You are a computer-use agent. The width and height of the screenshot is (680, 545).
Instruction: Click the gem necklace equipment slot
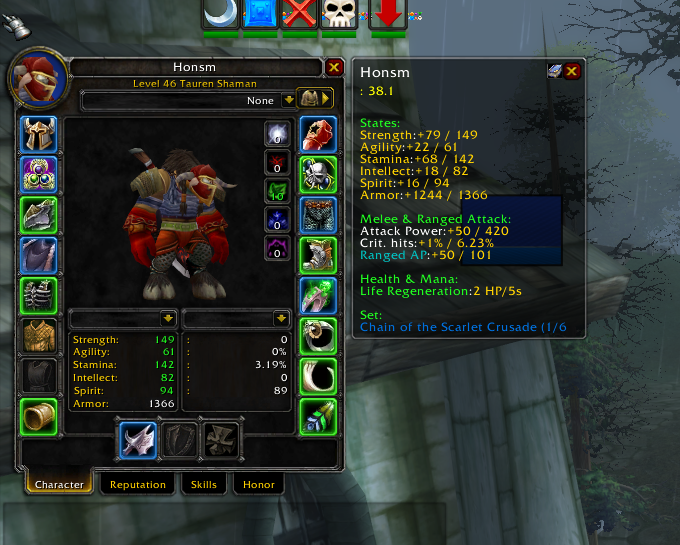(39, 175)
